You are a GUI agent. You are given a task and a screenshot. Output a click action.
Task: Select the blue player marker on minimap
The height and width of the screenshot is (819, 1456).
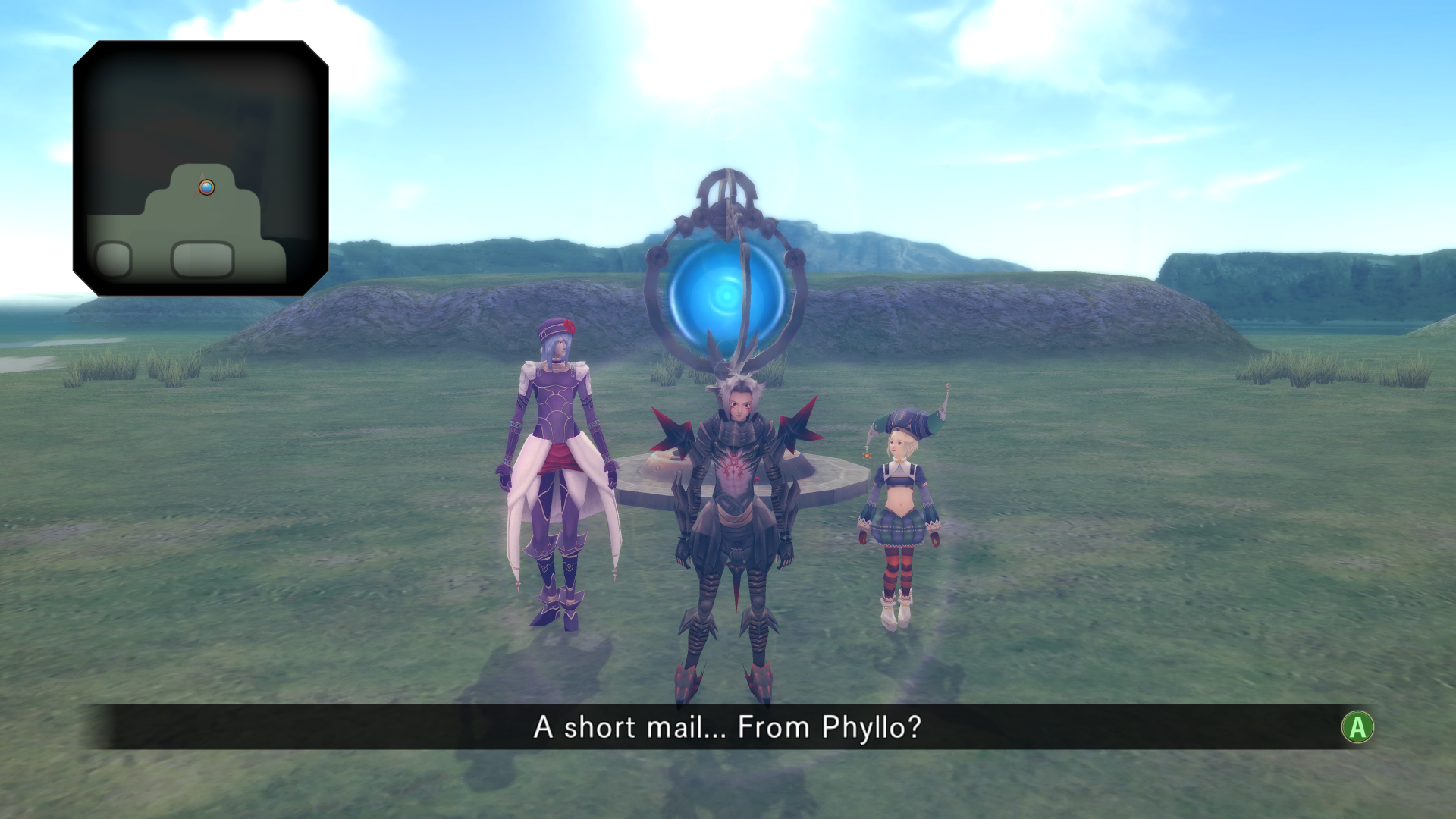pyautogui.click(x=206, y=187)
